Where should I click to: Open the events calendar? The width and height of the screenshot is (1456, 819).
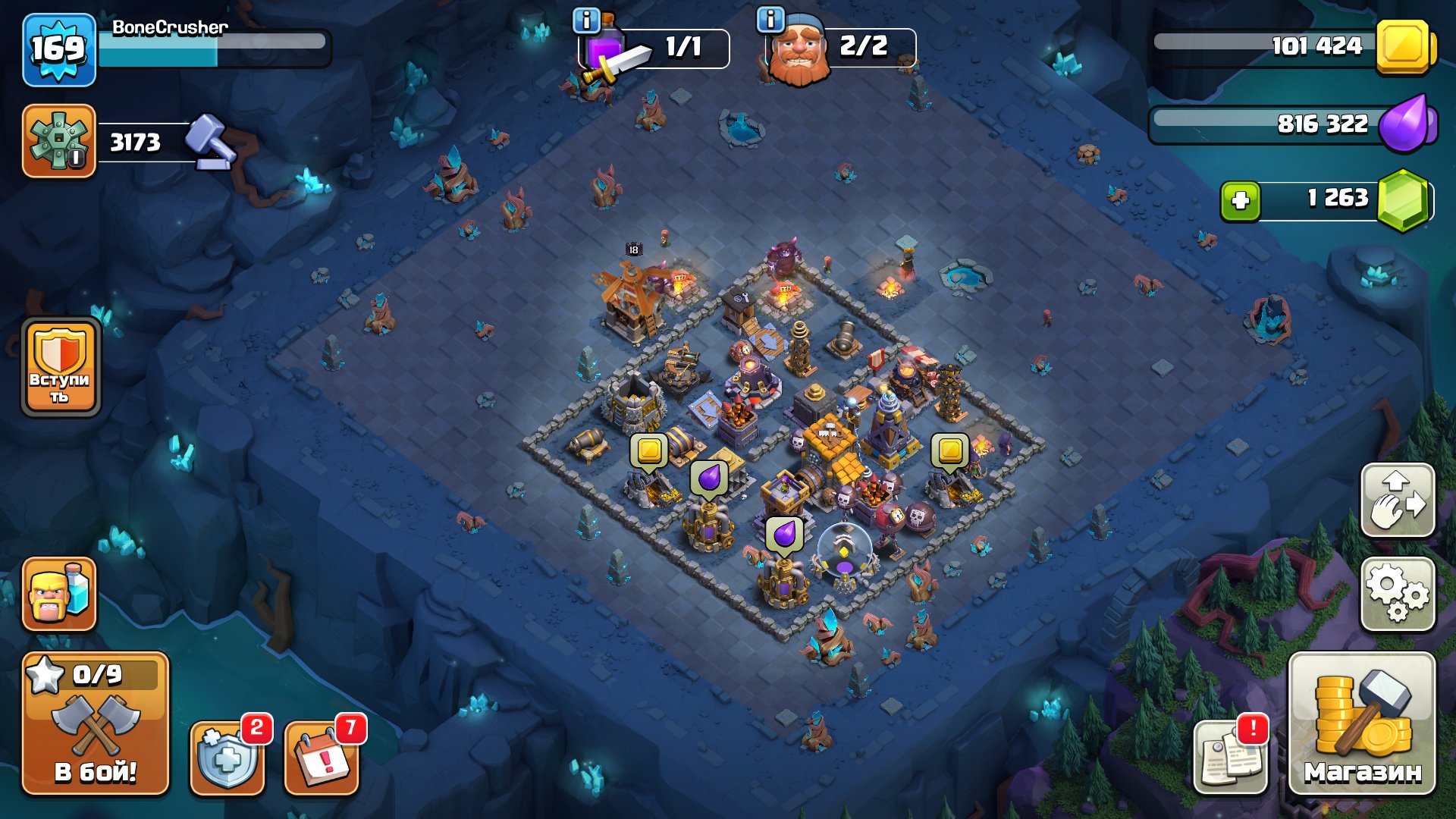tap(322, 757)
